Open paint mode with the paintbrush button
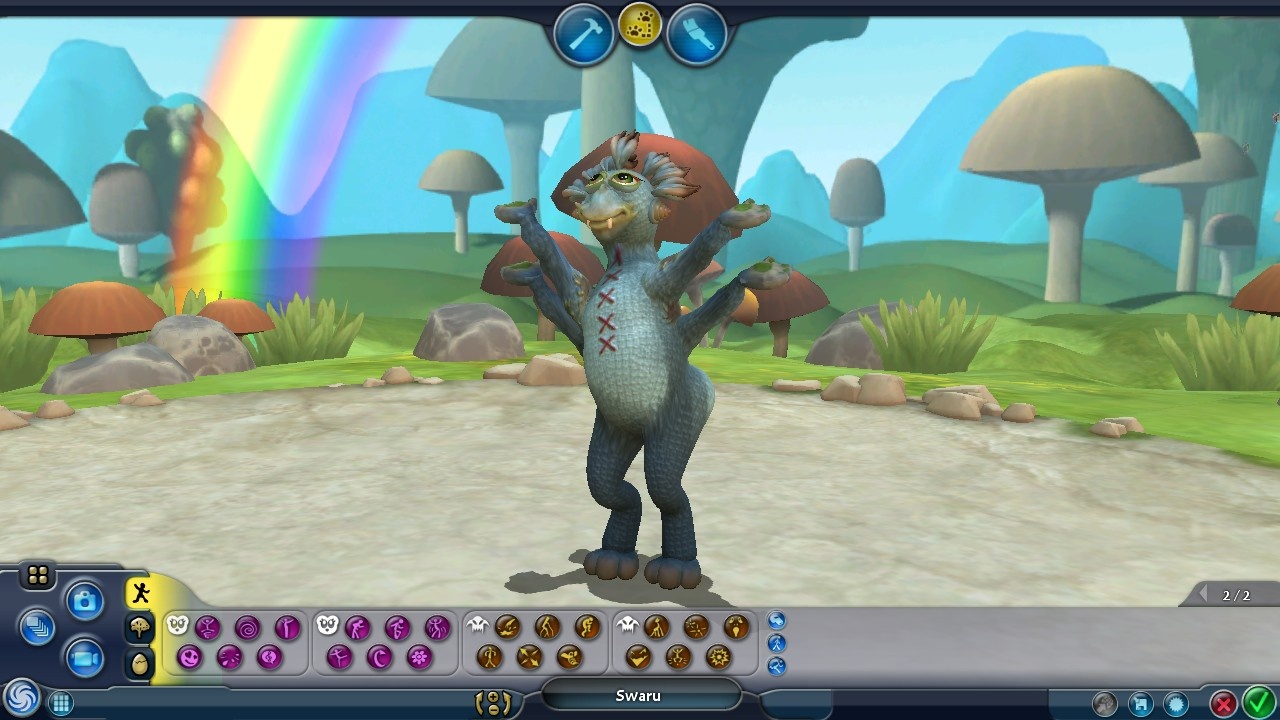The width and height of the screenshot is (1280, 720). 697,35
